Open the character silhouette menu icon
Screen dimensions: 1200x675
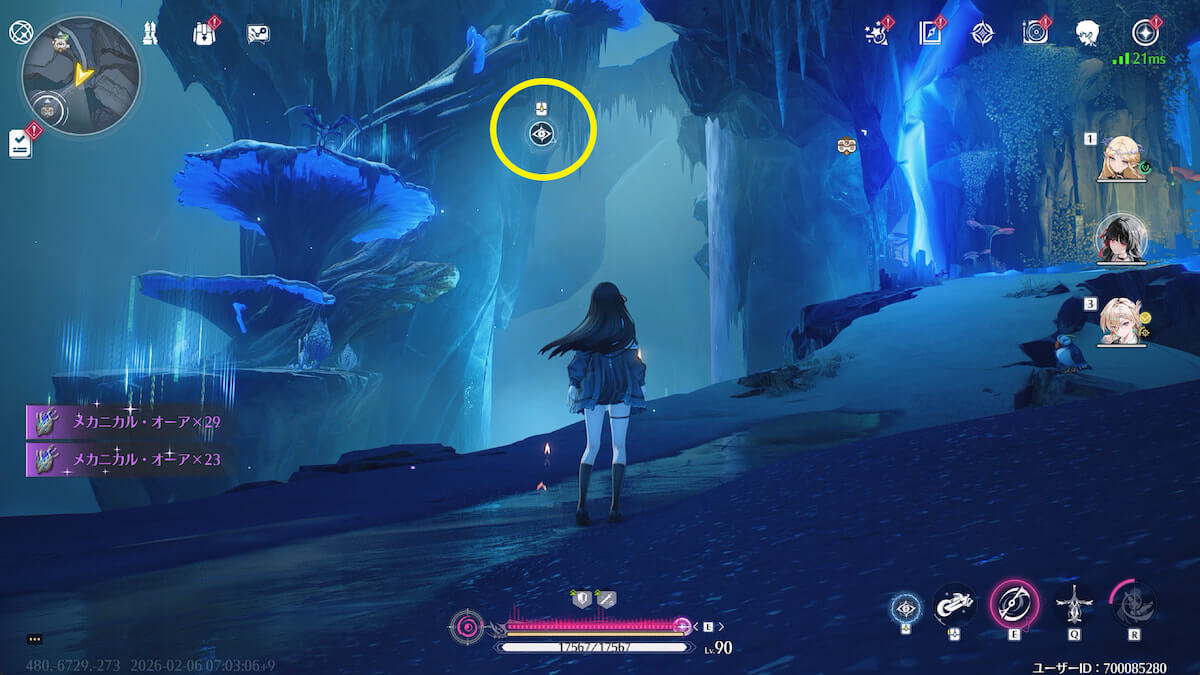pos(1088,33)
